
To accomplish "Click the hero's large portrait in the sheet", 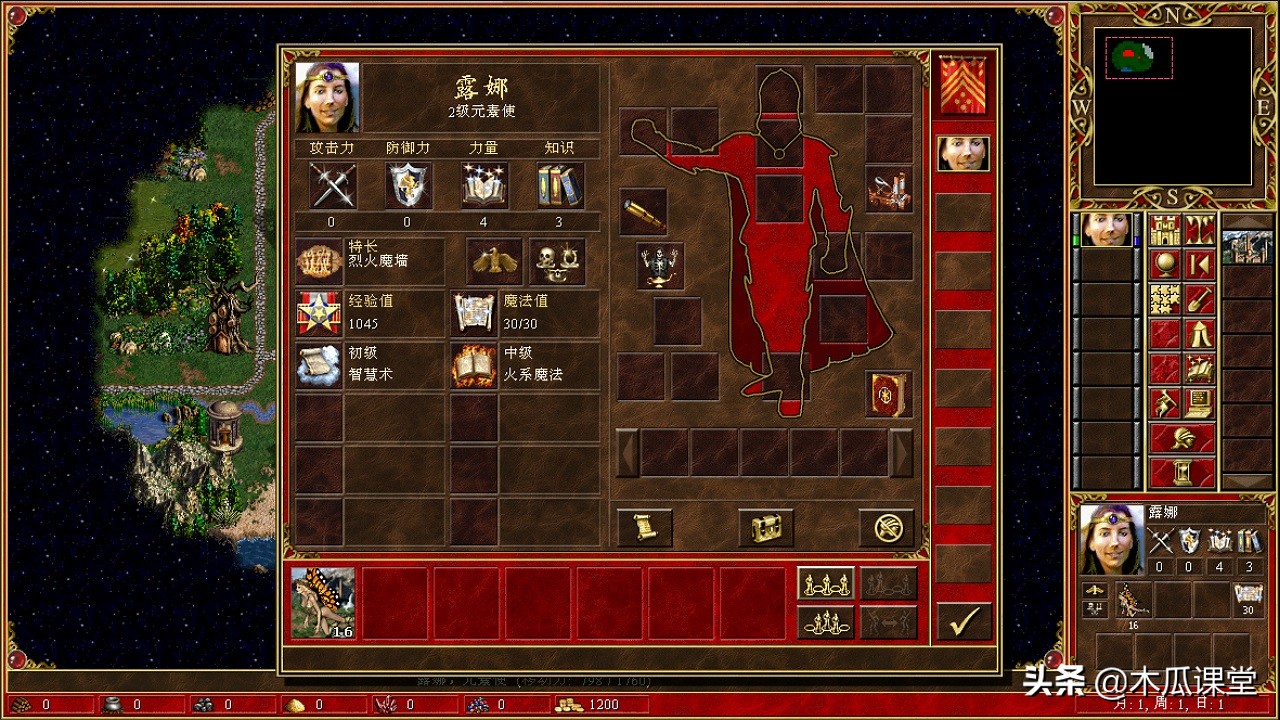I will [327, 97].
